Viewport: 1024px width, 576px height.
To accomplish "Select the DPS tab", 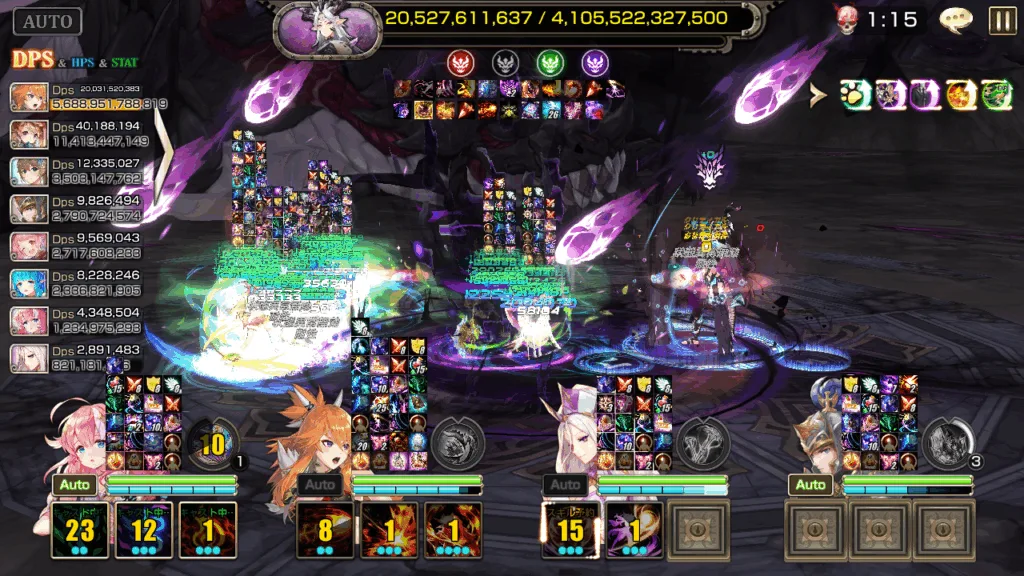I will click(x=33, y=60).
